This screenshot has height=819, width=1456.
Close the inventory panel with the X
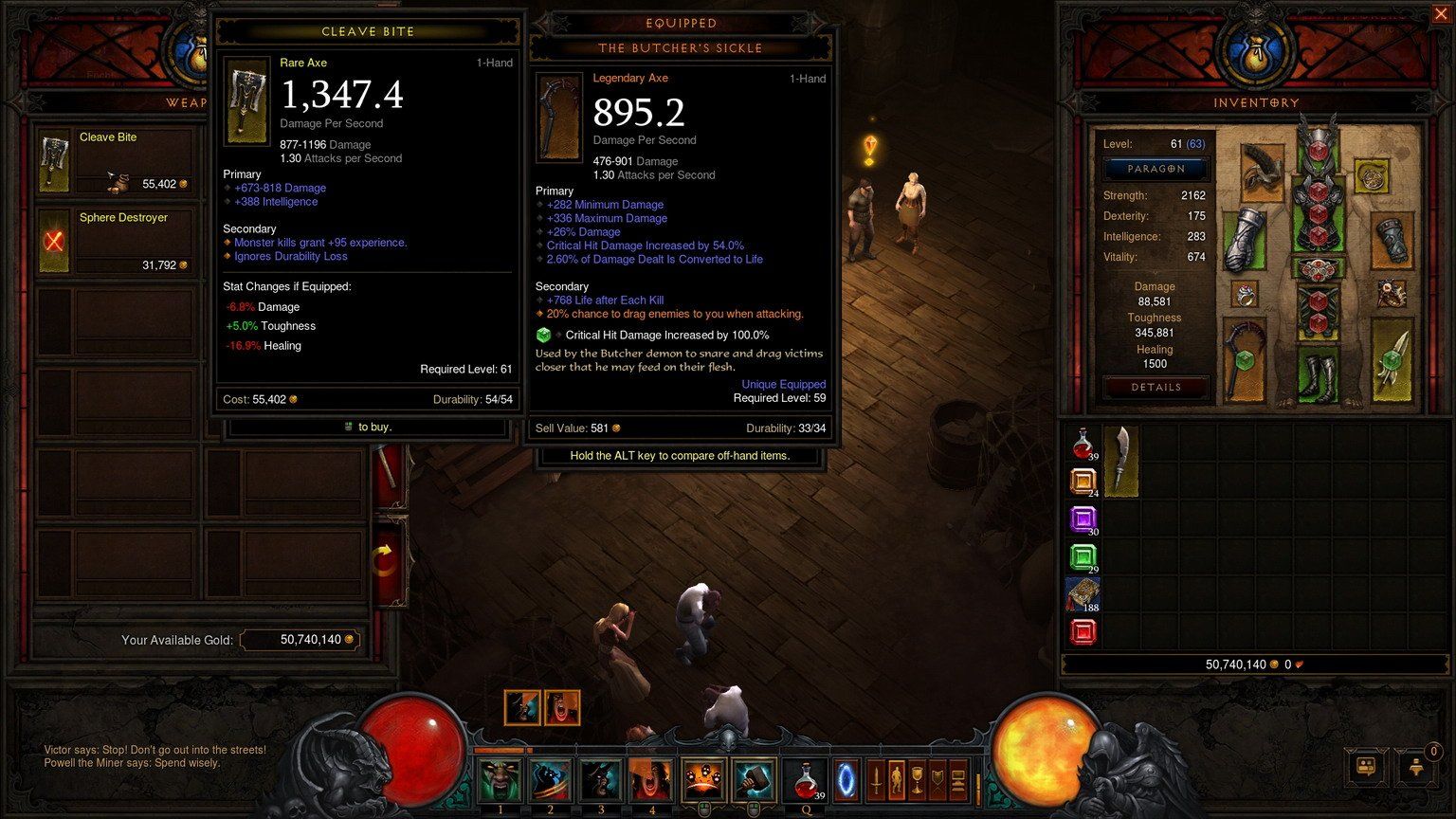pos(1440,14)
